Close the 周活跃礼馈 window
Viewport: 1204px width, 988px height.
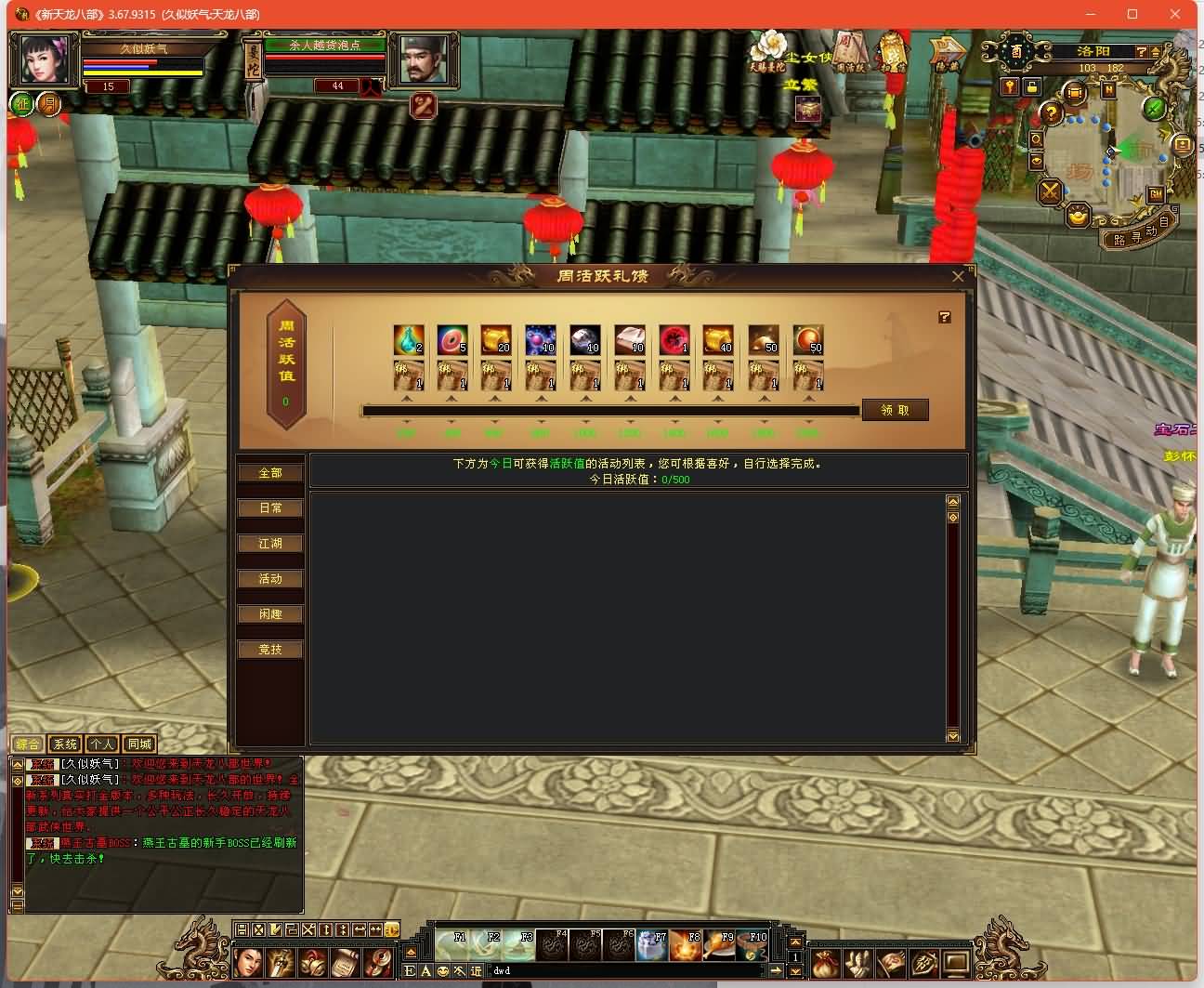coord(958,276)
